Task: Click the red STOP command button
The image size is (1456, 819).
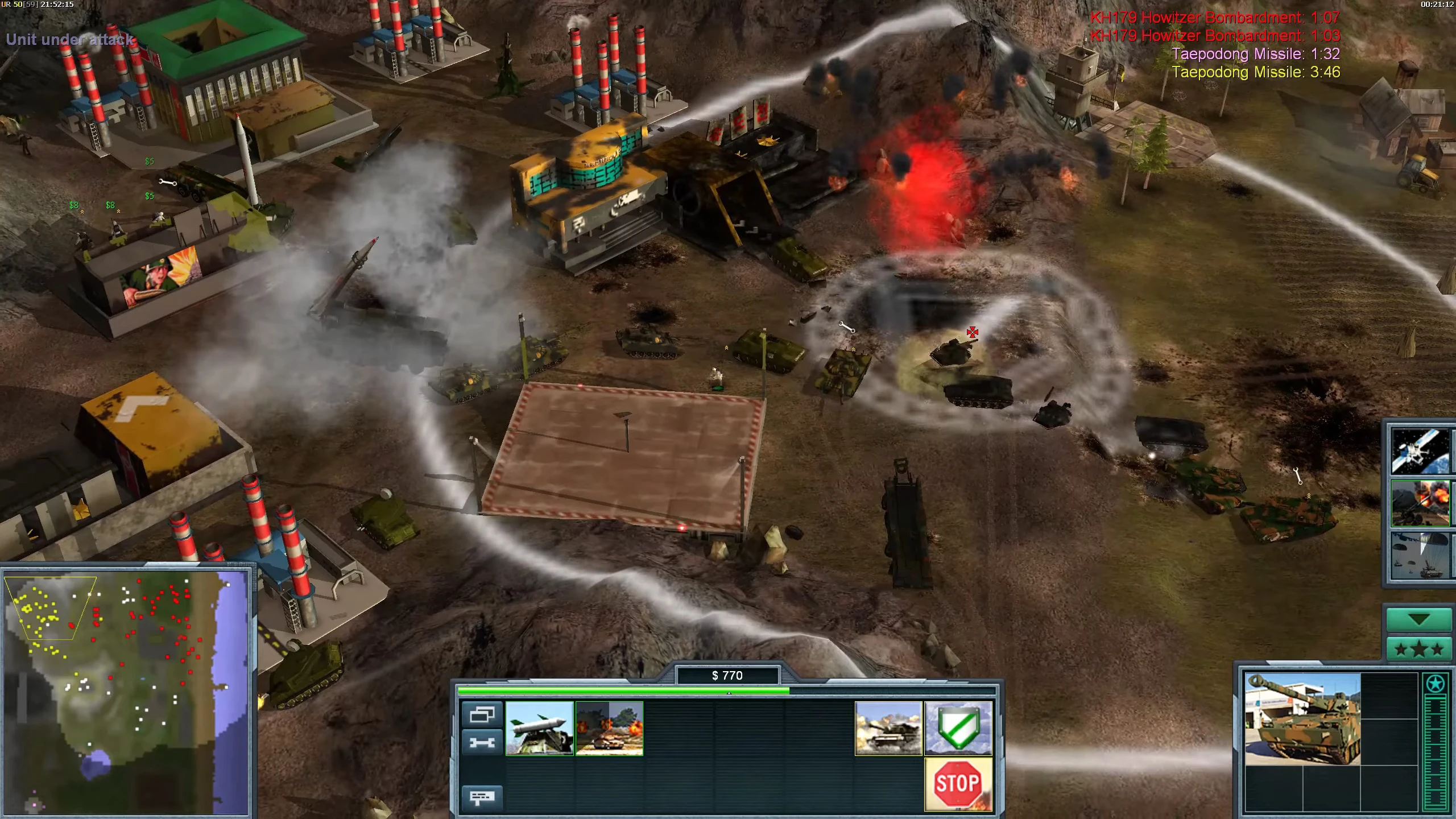Action: (958, 783)
